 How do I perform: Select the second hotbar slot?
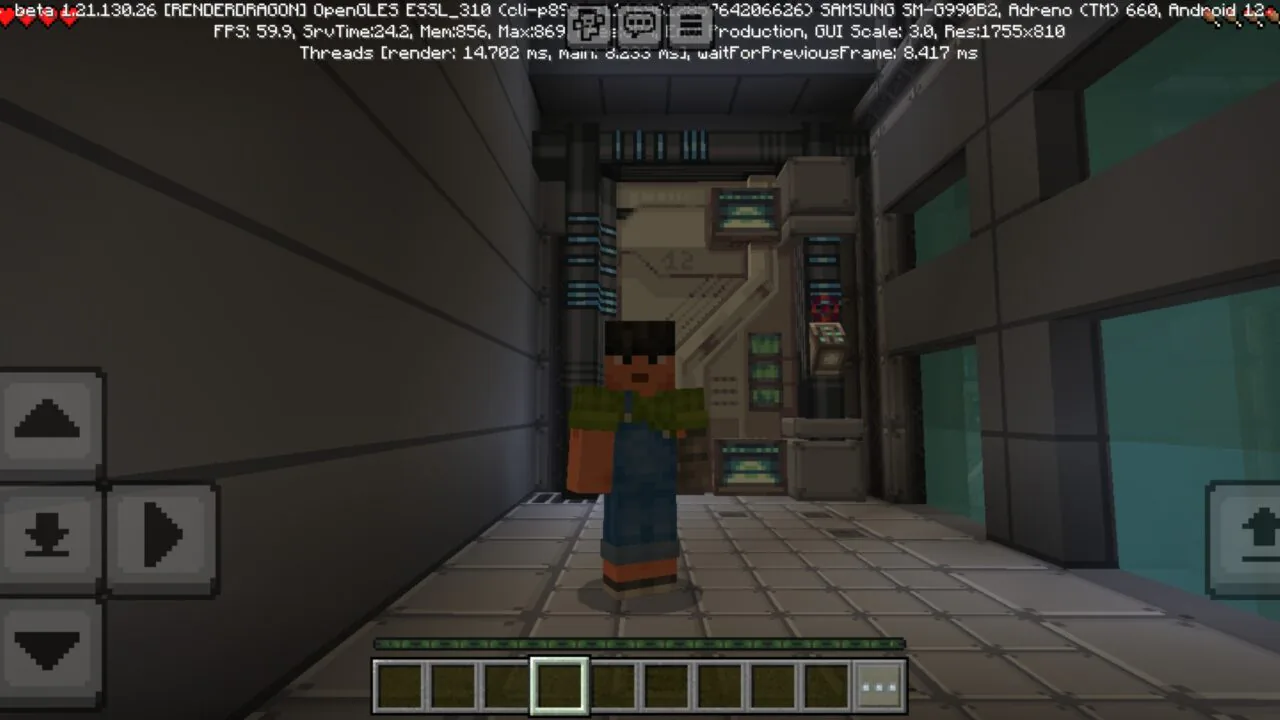point(452,684)
